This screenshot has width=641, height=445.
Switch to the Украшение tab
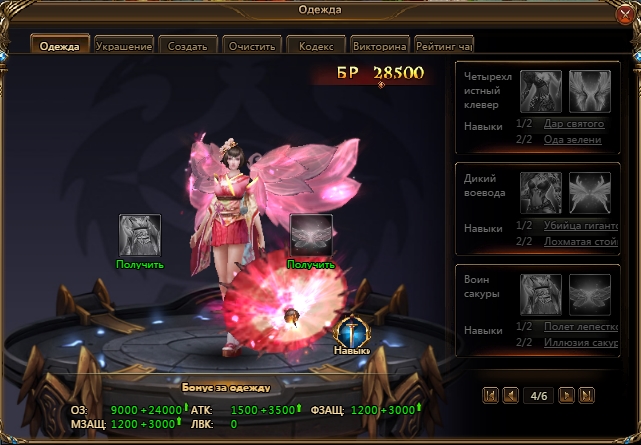coord(124,46)
